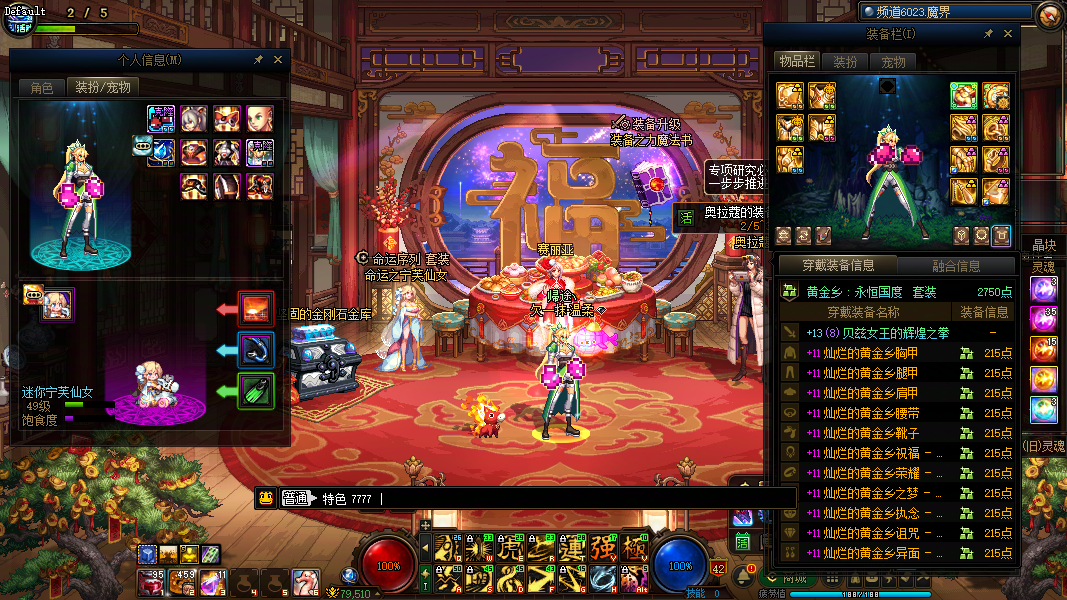The height and width of the screenshot is (600, 1067).
Task: Switch to the 装扮 costume tab in equipment
Action: [845, 62]
